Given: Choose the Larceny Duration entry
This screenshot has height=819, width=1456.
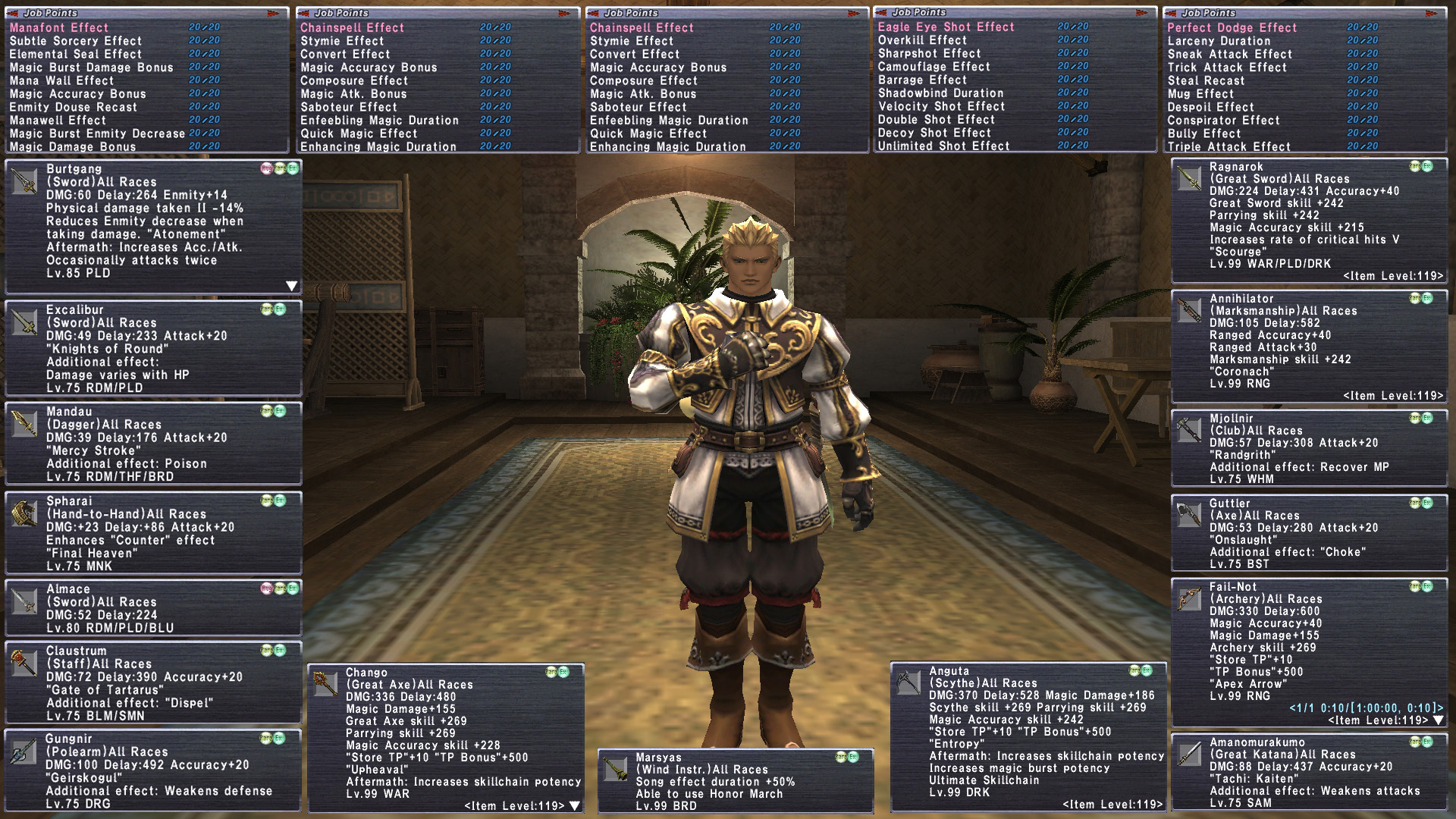Looking at the screenshot, I should (x=1219, y=41).
